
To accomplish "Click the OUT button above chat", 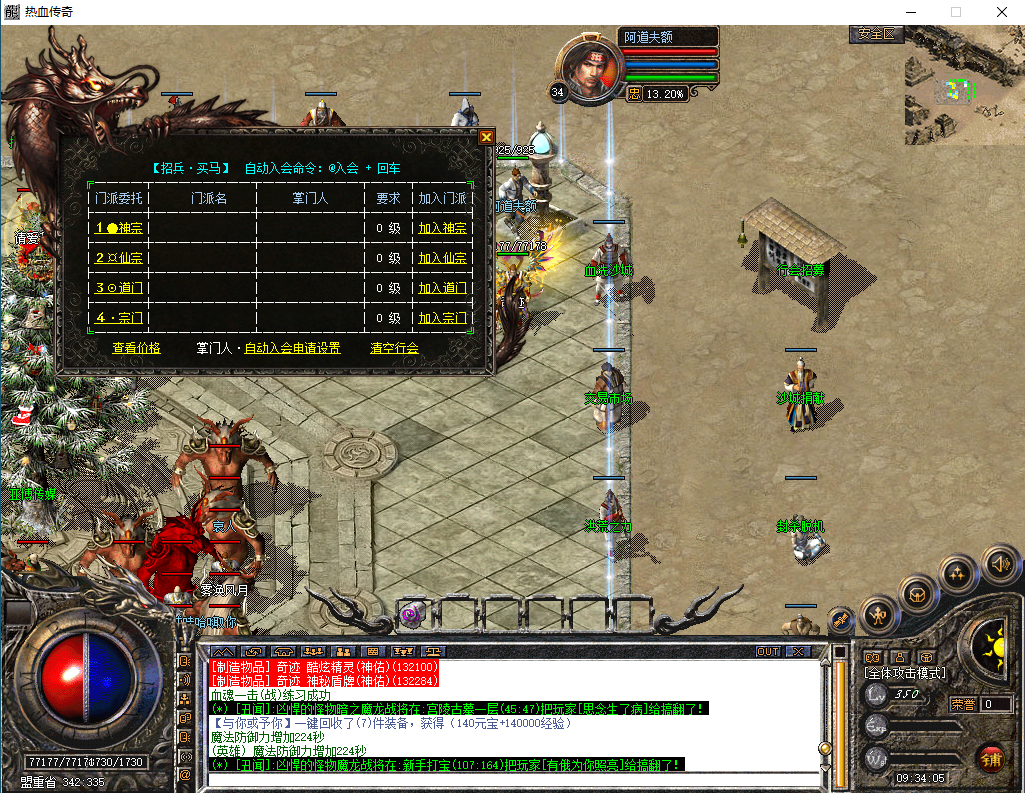I will coord(767,651).
